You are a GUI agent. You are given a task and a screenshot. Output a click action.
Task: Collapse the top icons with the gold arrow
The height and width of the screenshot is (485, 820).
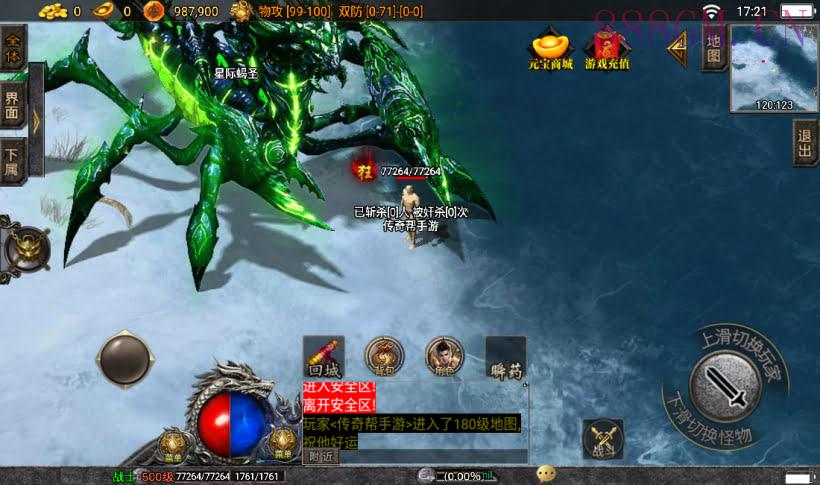coord(678,47)
